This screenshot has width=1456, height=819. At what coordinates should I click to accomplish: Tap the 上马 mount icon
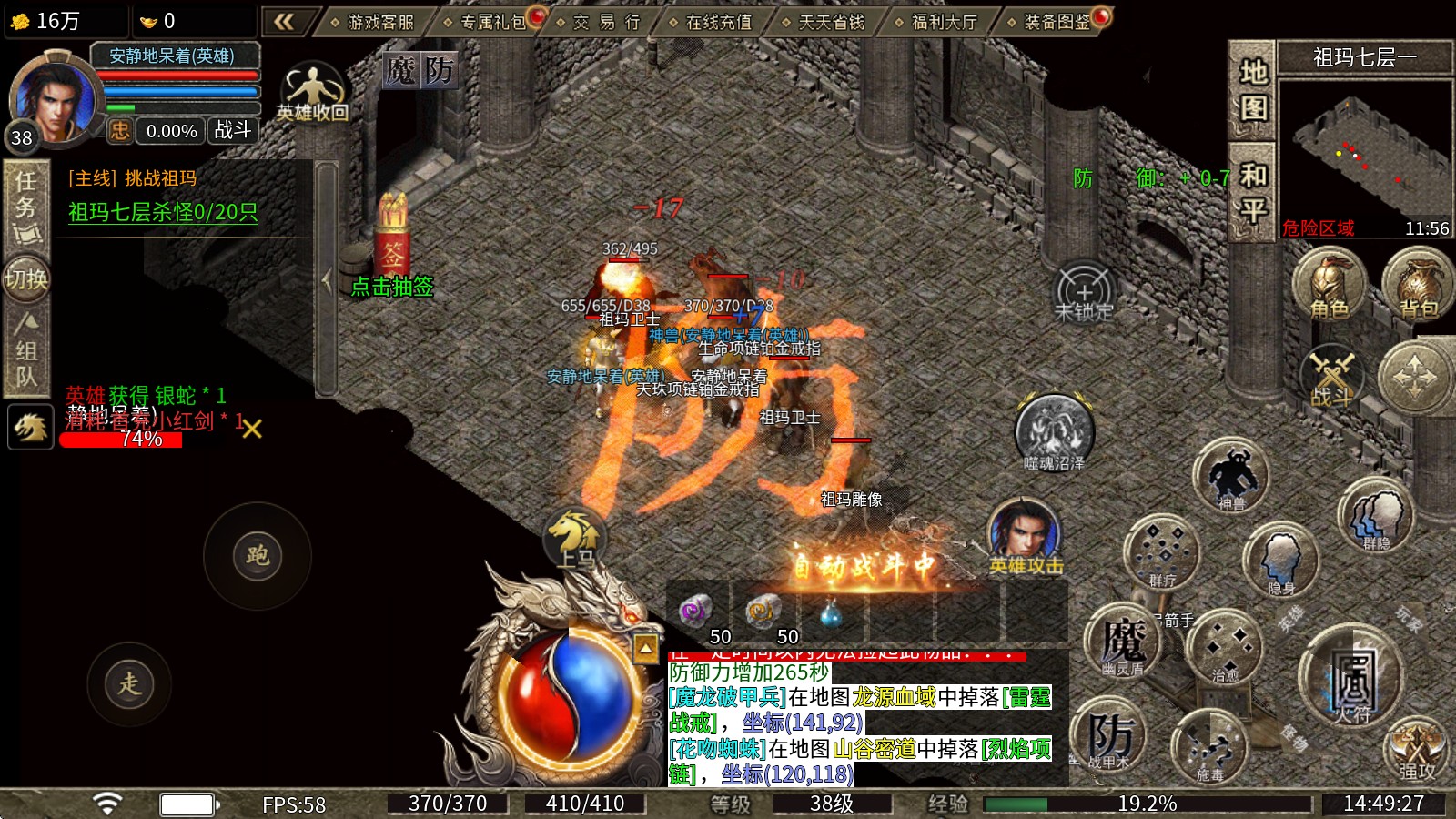573,535
